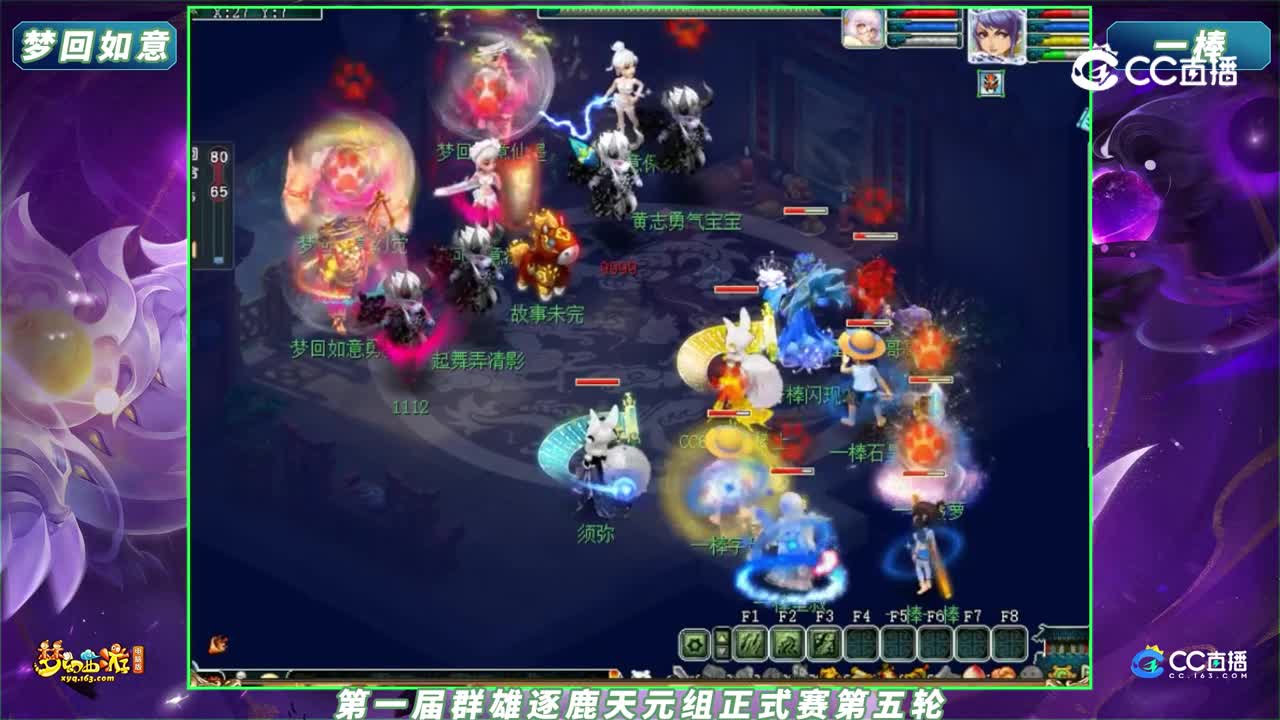Select the F3 skill shortcut icon

point(823,644)
